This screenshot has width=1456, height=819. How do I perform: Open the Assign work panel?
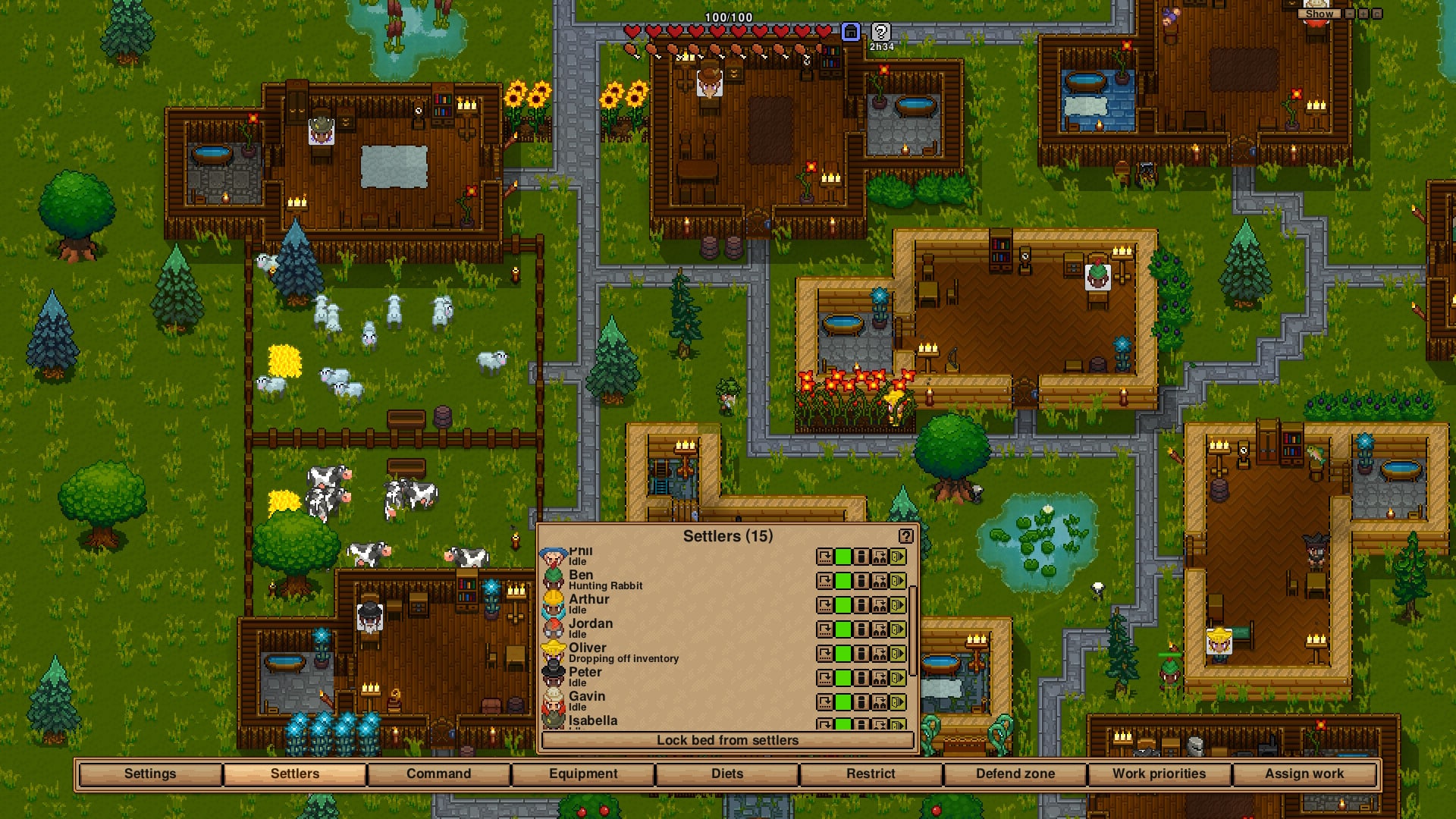pos(1304,773)
